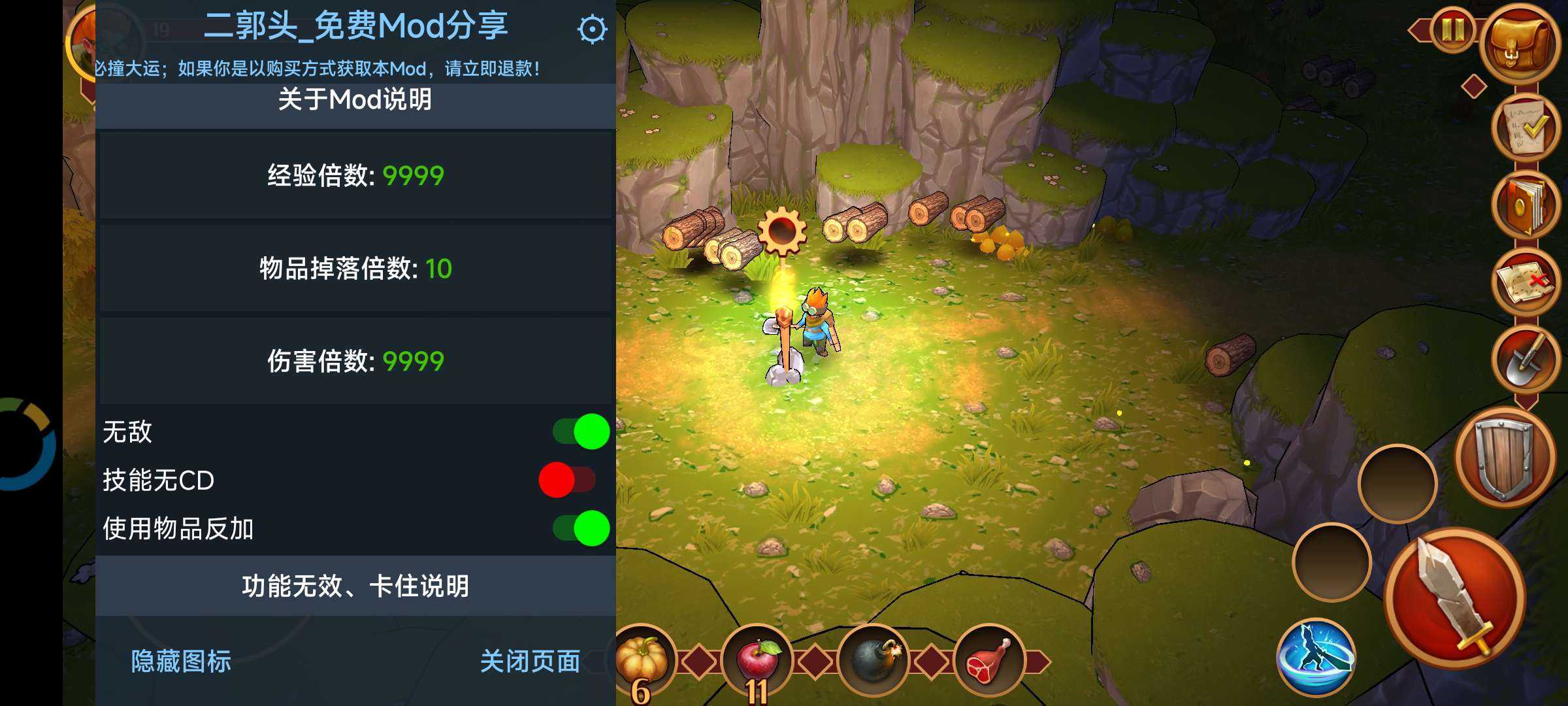Open the 关于Mod说明 section
Image resolution: width=1568 pixels, height=706 pixels.
tap(355, 100)
